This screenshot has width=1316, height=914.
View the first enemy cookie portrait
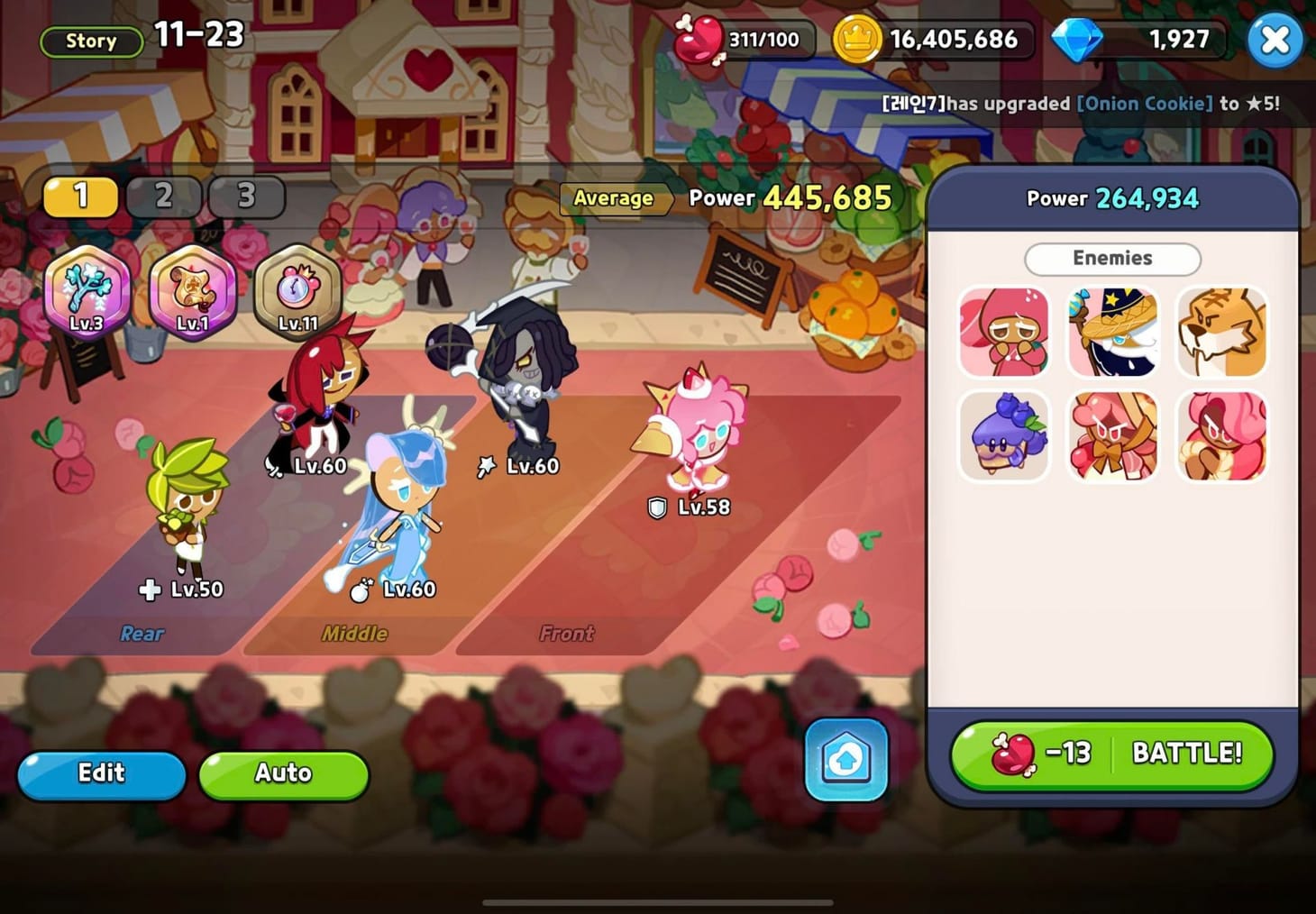(1003, 331)
